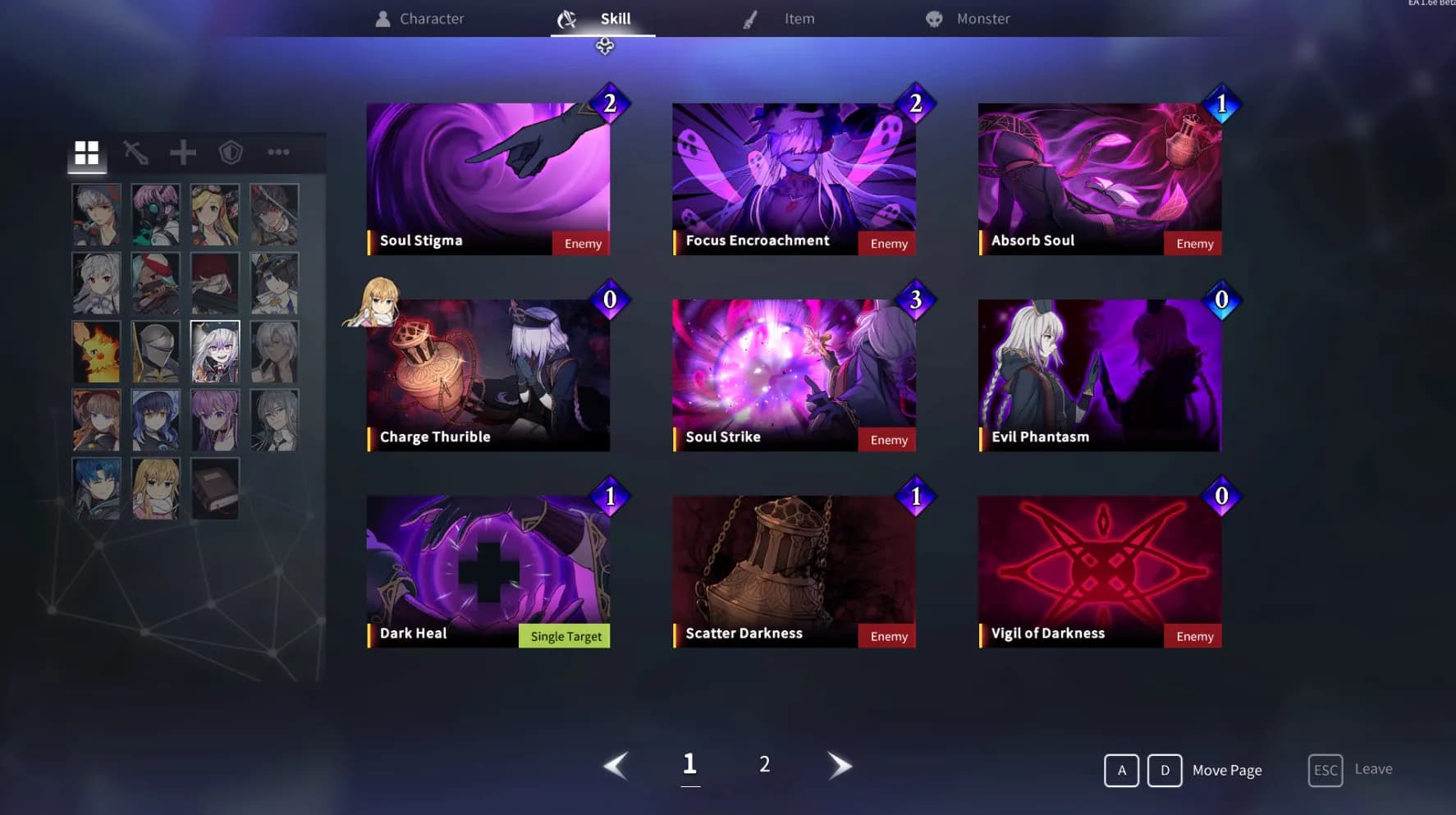
Task: Choose the Vigil of Darkness skill card
Action: click(1100, 571)
